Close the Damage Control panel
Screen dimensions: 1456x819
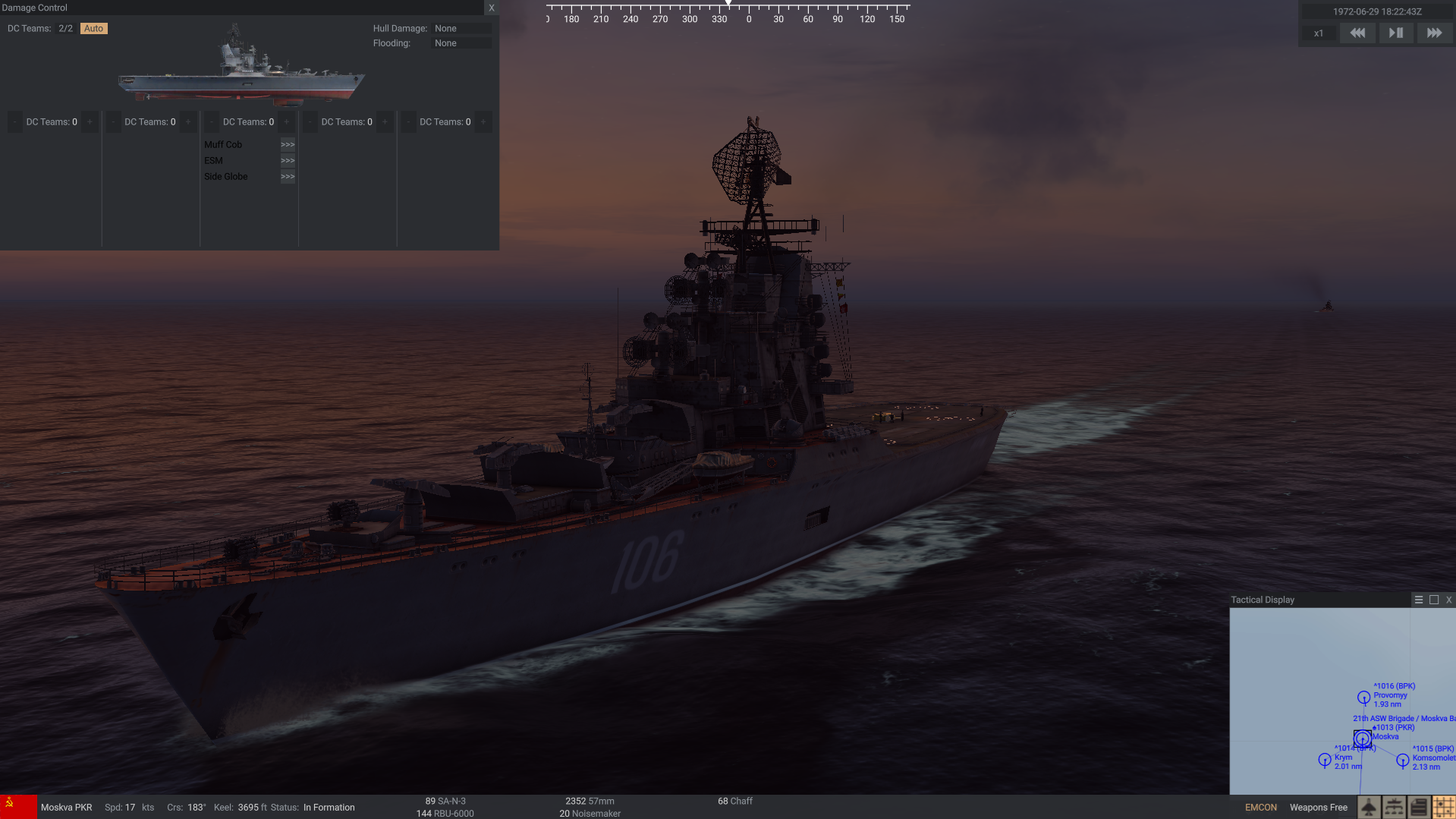coord(492,8)
